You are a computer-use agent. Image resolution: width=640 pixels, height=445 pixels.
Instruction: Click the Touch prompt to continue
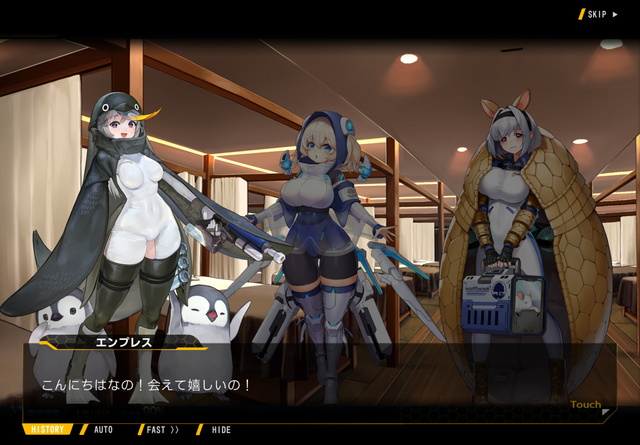586,405
